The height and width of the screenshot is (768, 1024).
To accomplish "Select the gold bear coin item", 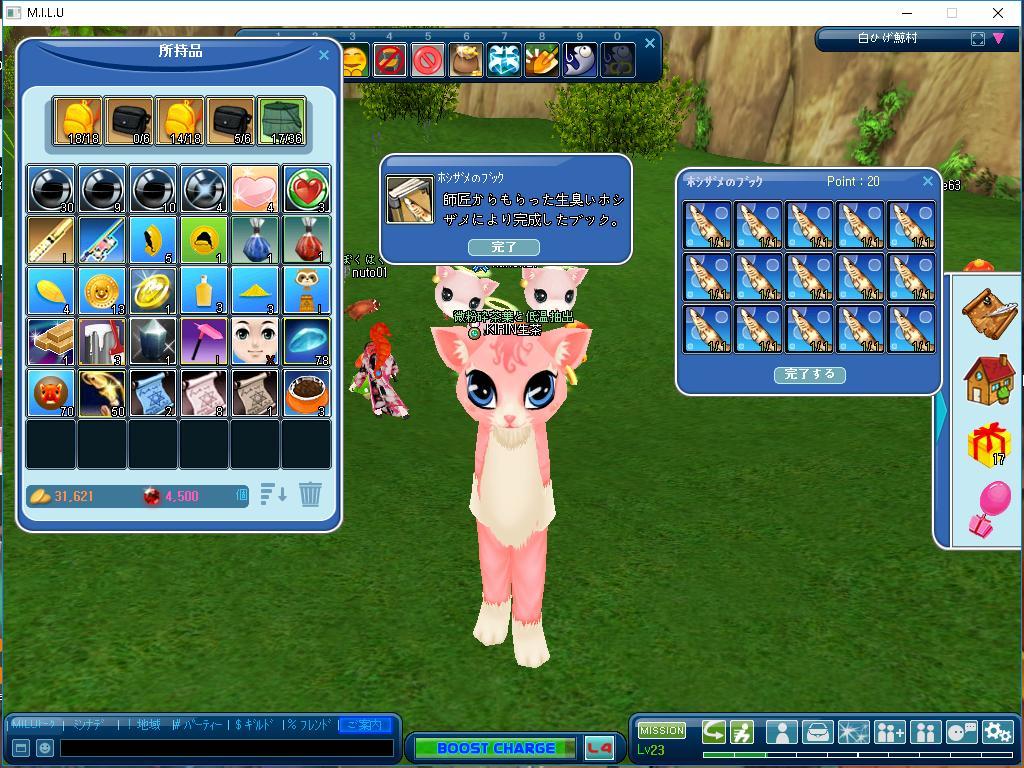I will click(x=102, y=291).
